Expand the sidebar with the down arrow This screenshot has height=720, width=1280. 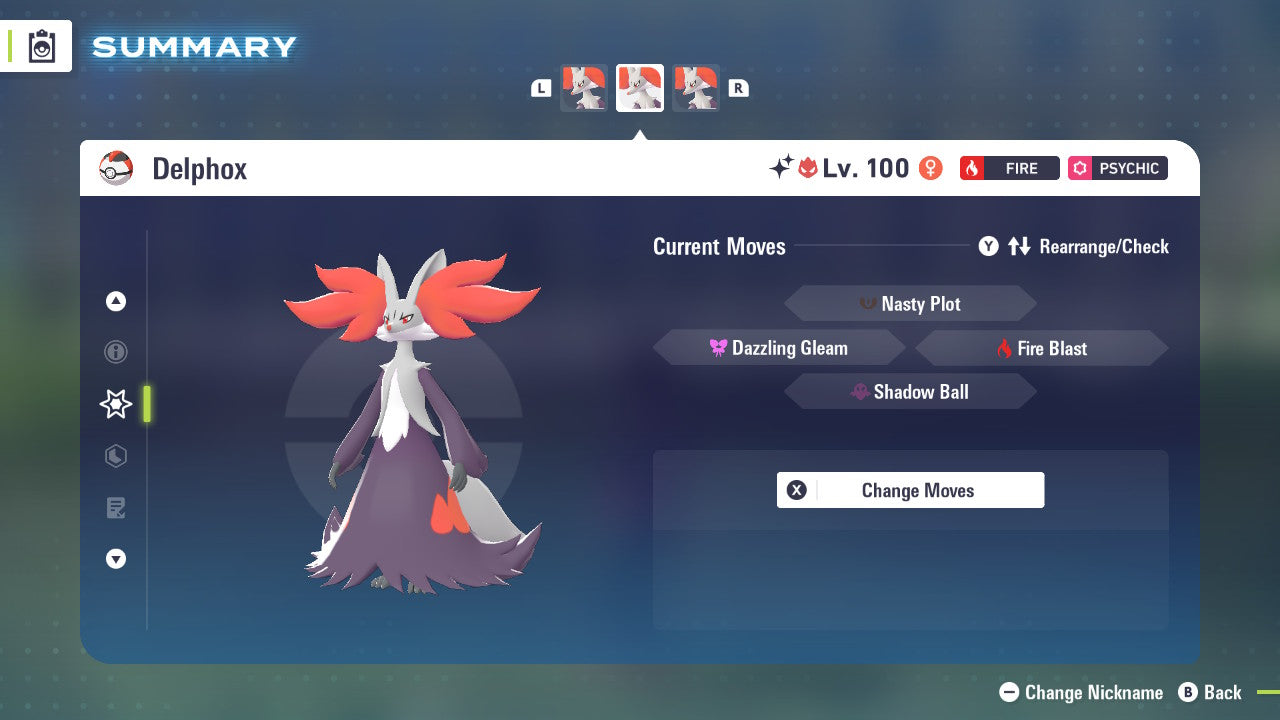pos(115,559)
